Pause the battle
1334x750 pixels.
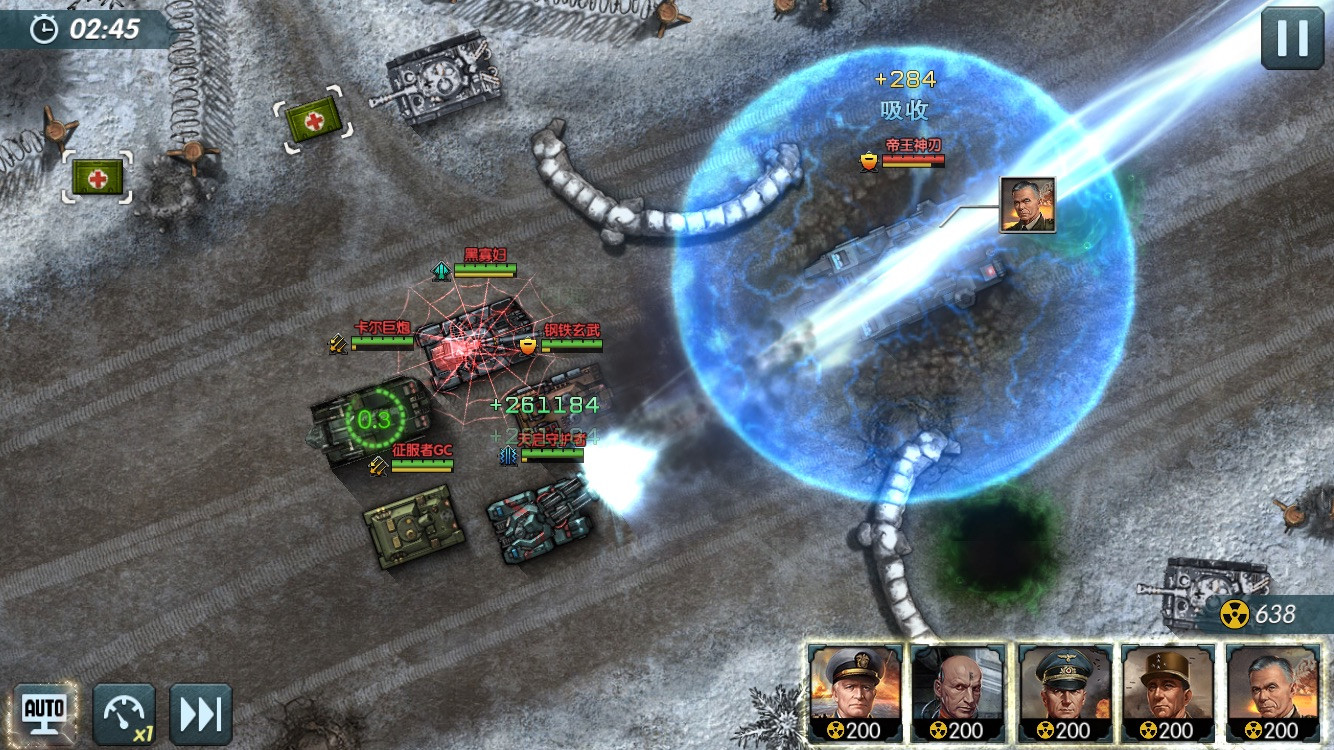pyautogui.click(x=1292, y=38)
